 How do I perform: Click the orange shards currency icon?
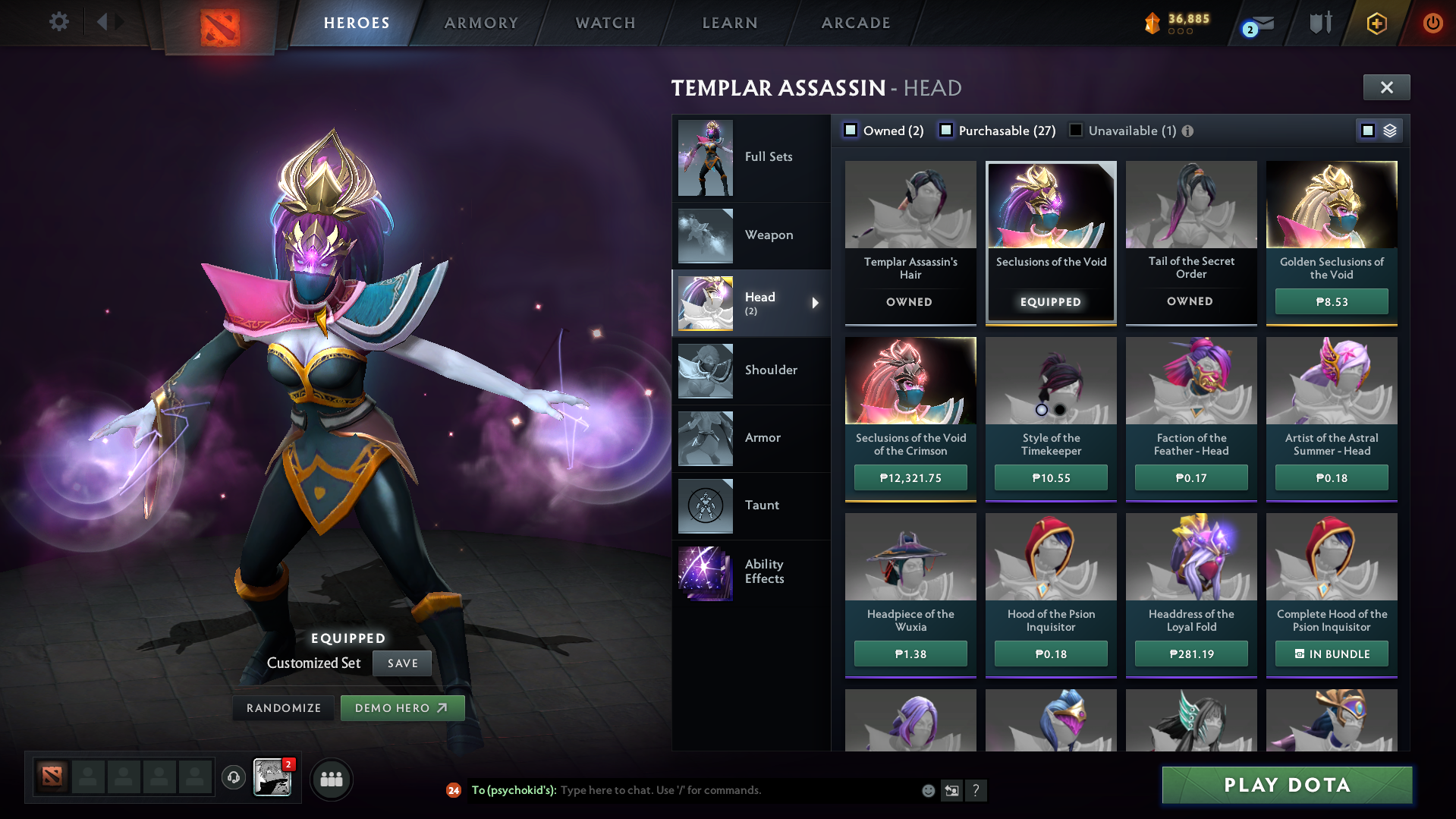tap(1153, 23)
